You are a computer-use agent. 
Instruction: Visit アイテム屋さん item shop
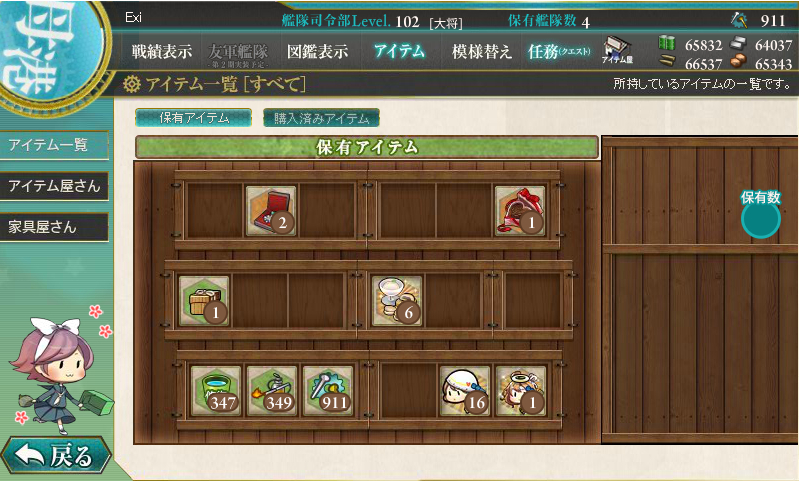pyautogui.click(x=53, y=186)
